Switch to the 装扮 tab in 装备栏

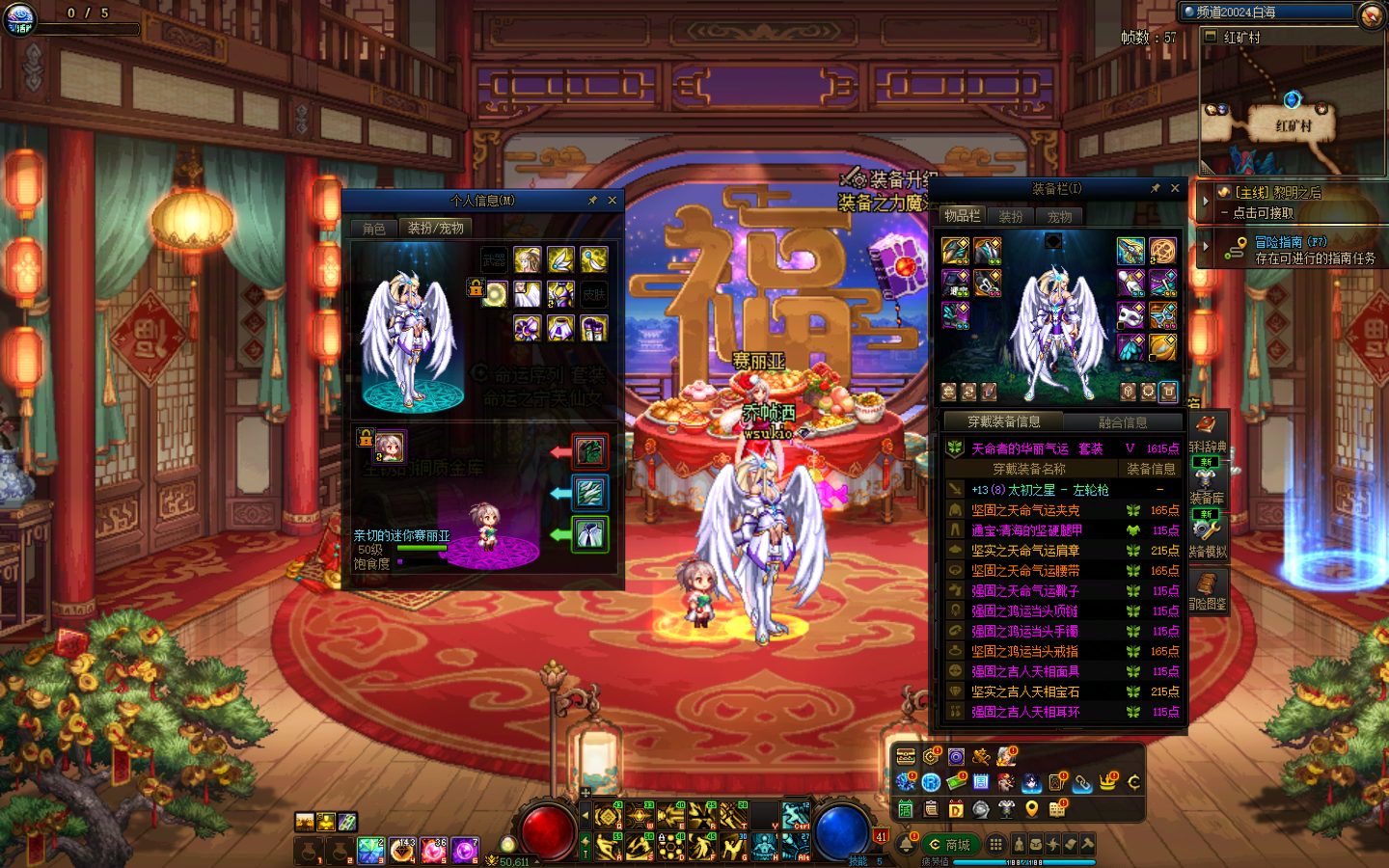pos(1011,217)
